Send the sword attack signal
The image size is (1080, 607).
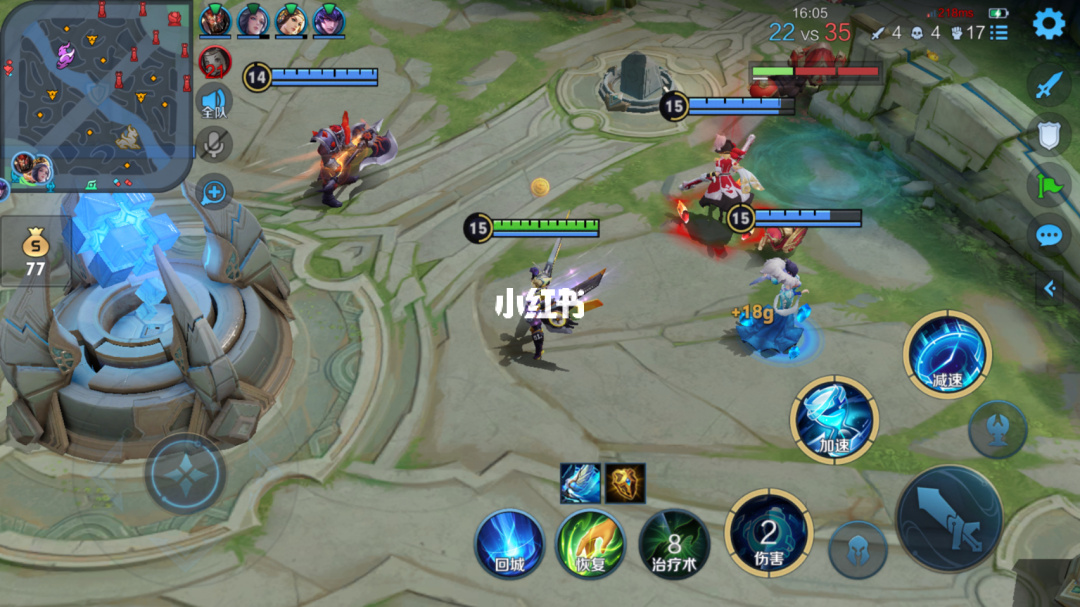coord(1047,85)
